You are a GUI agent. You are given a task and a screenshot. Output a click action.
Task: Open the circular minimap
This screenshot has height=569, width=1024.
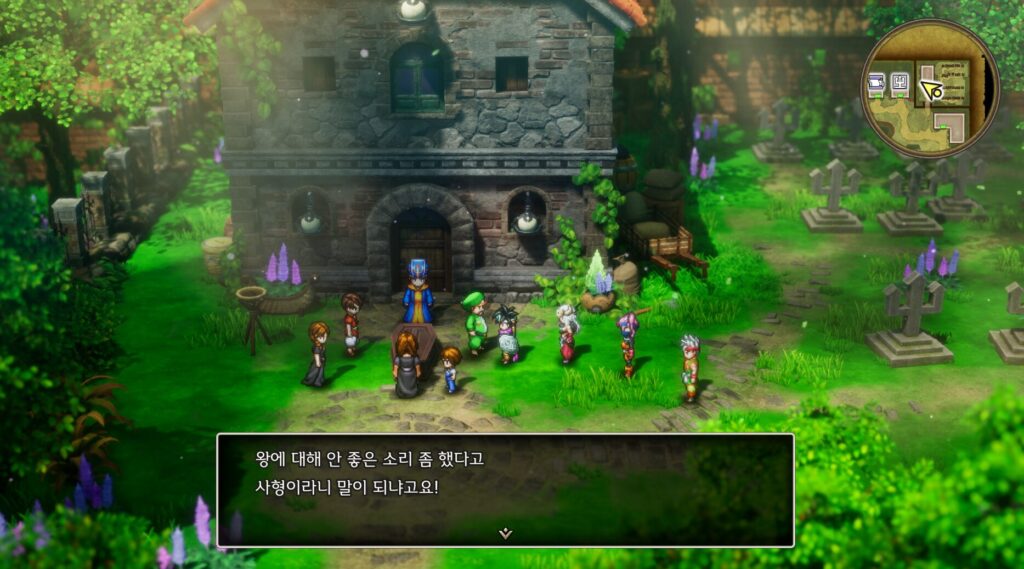pos(930,88)
